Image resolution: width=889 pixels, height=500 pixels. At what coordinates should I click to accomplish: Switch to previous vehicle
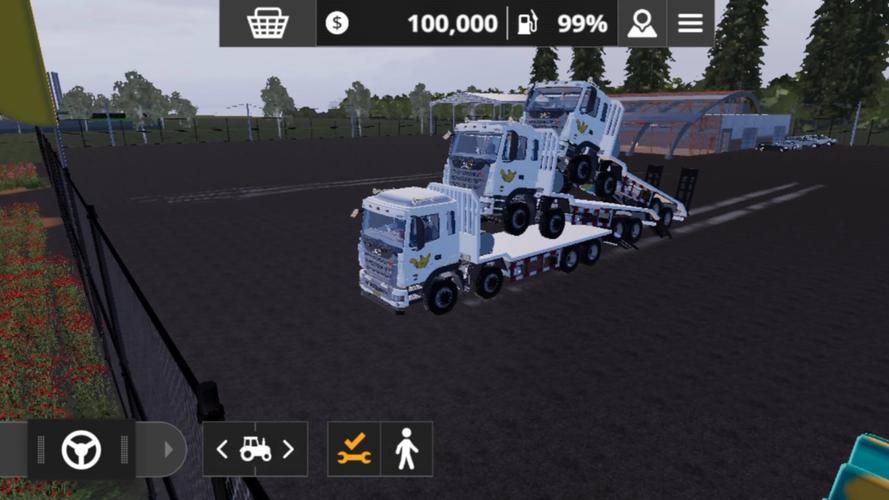(x=223, y=450)
